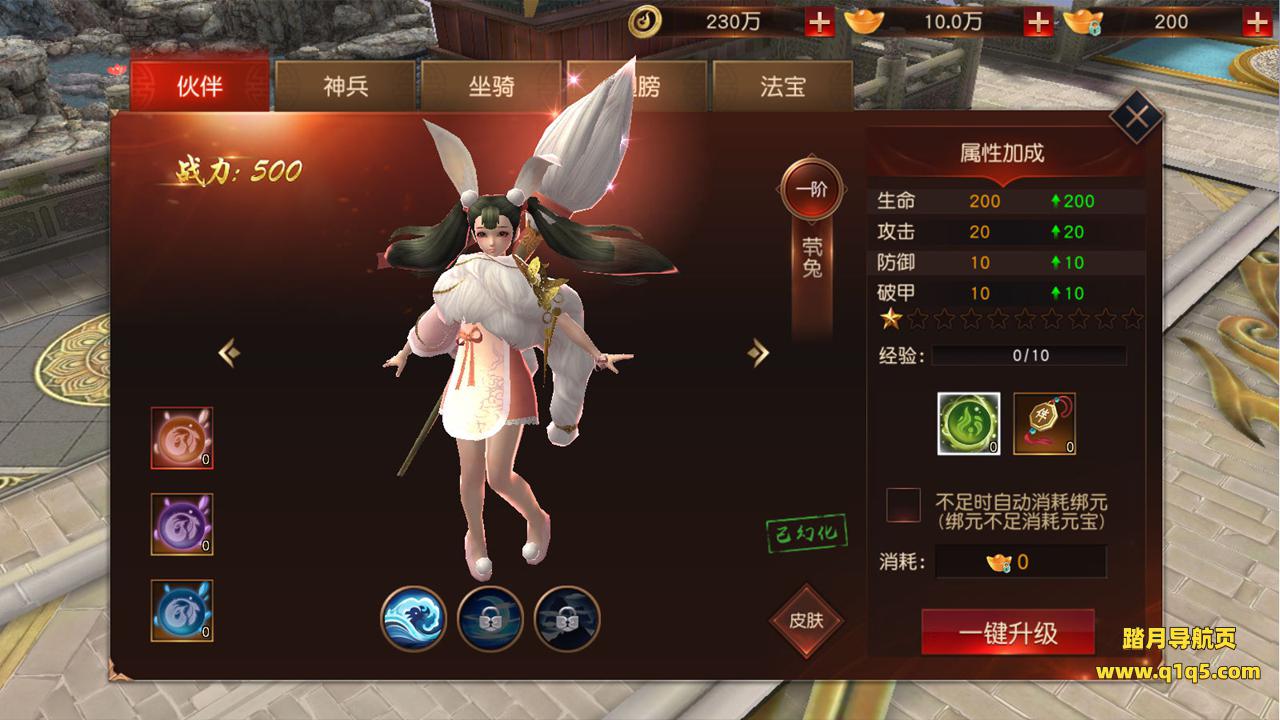Choose the orange rabbit orb item

tap(182, 438)
